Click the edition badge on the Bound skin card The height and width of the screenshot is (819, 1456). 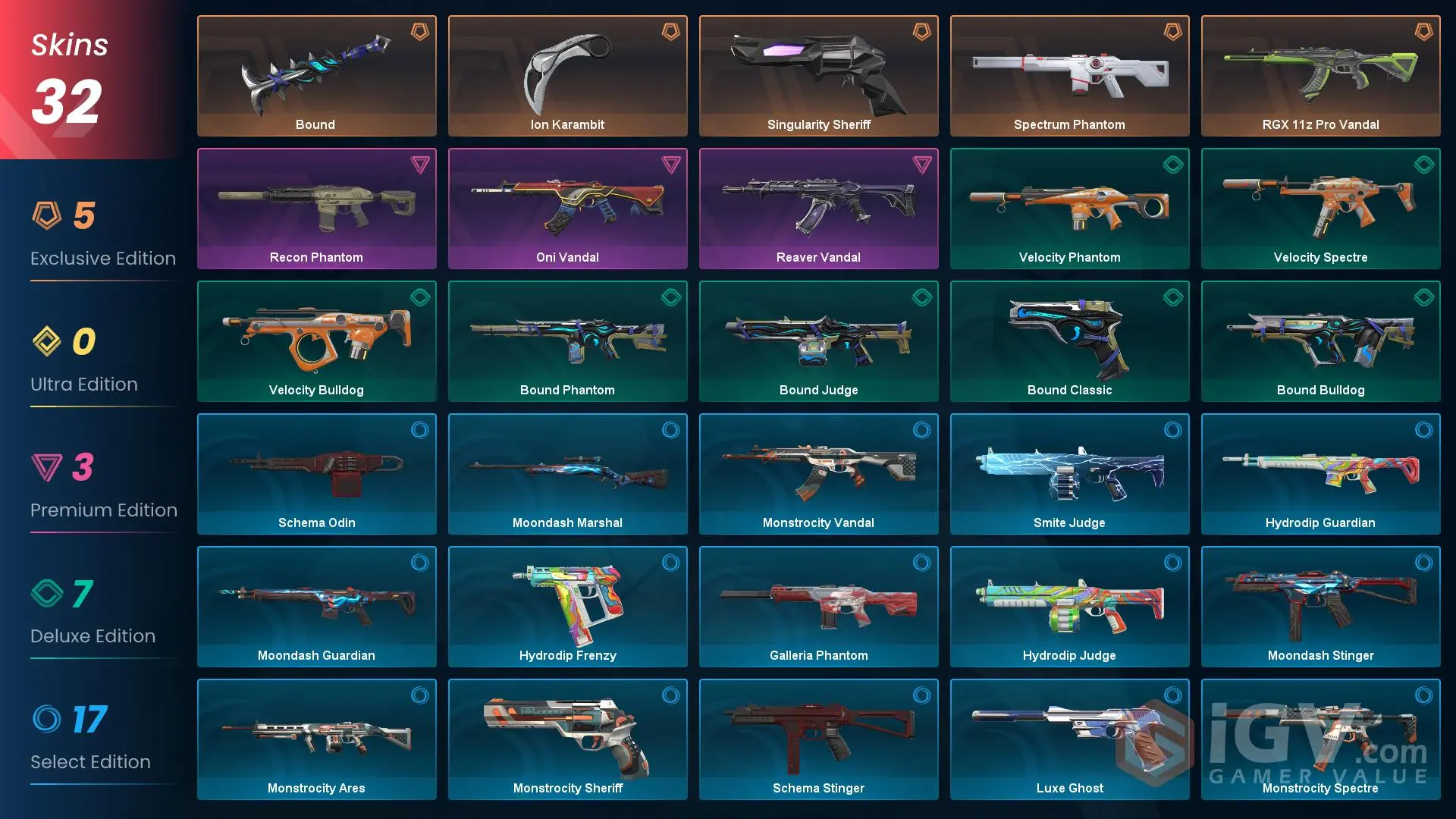(420, 31)
